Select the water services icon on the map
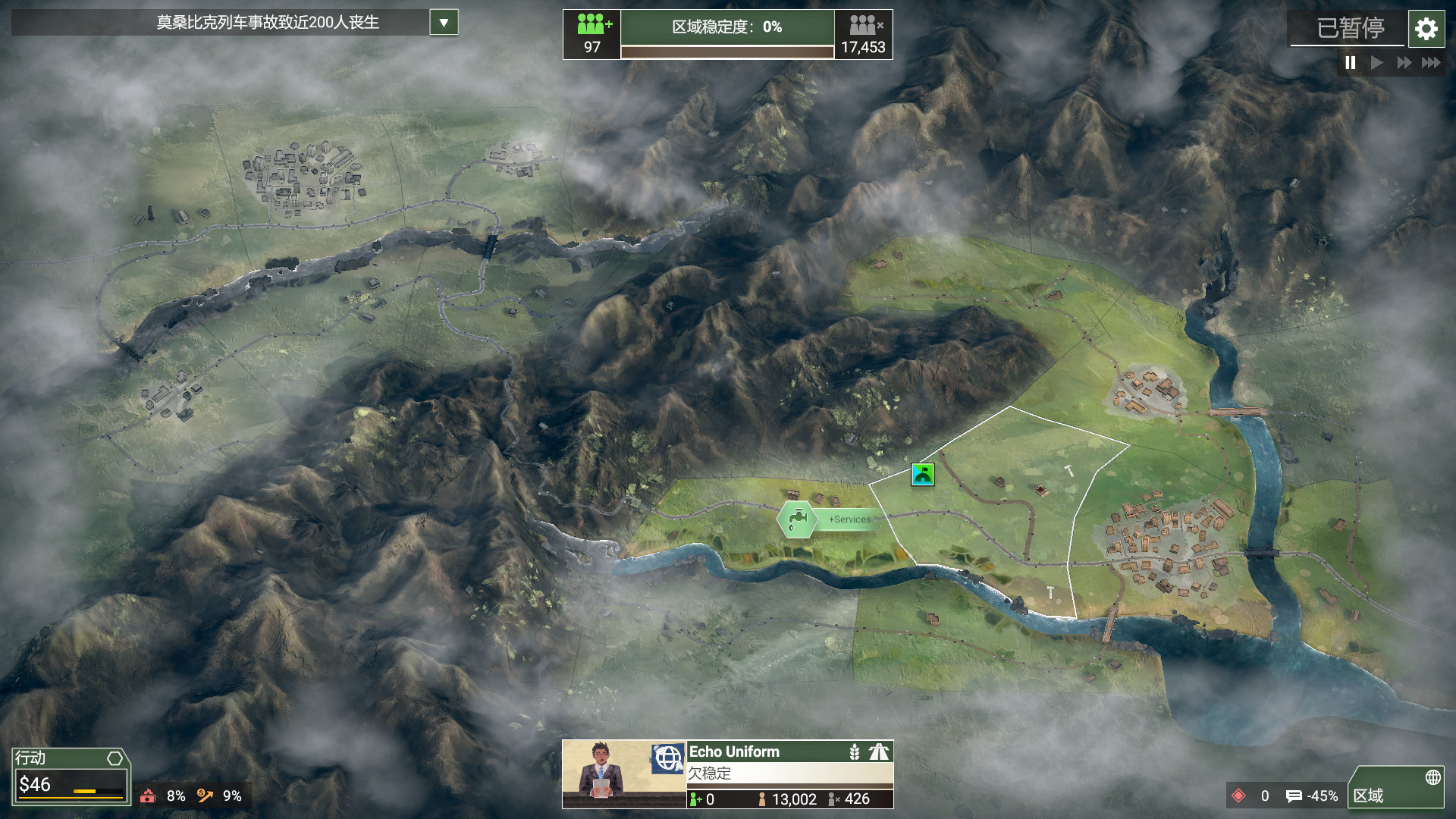The width and height of the screenshot is (1456, 819). click(x=796, y=520)
